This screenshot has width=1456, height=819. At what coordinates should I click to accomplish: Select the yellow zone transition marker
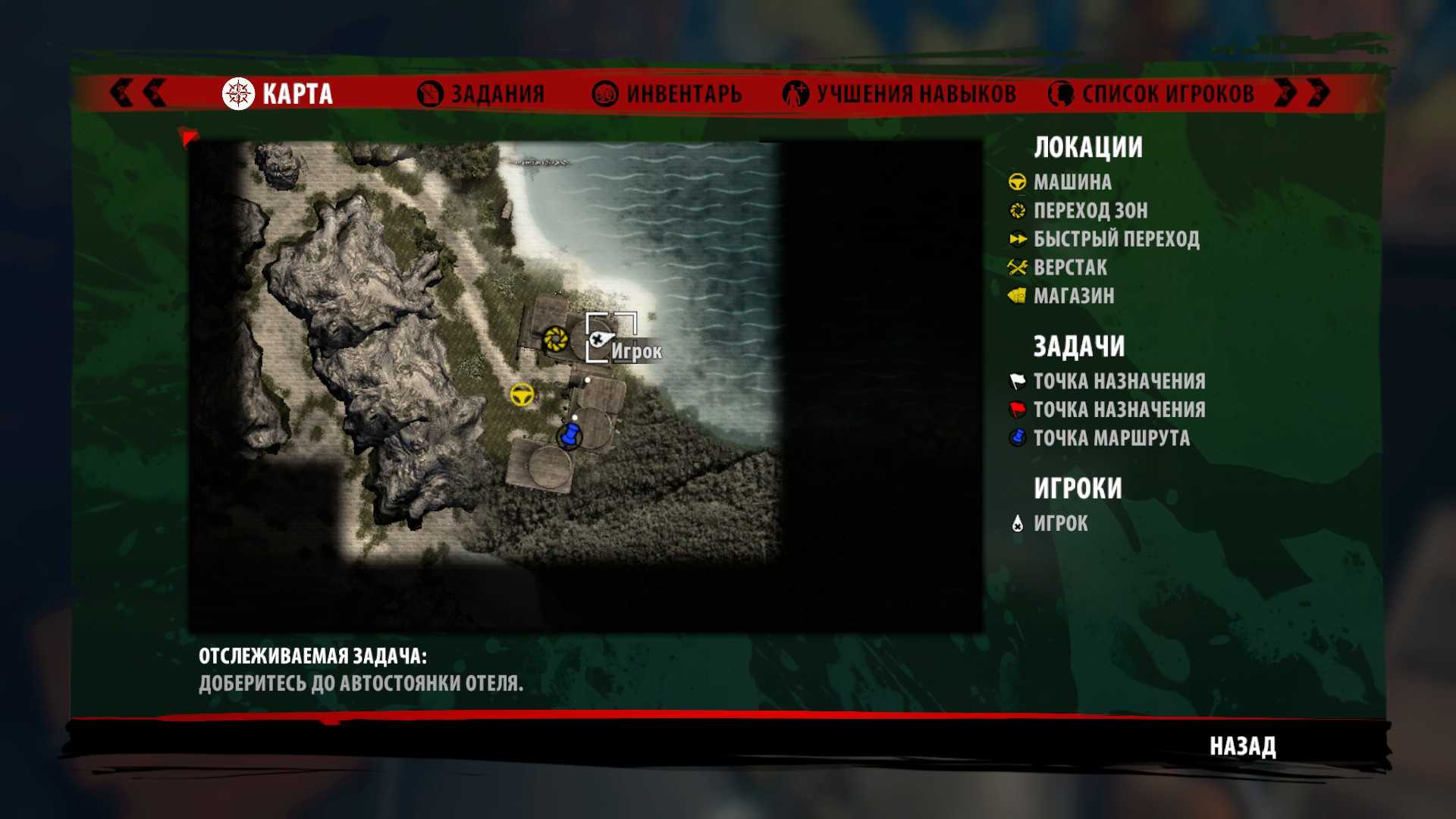(x=555, y=338)
